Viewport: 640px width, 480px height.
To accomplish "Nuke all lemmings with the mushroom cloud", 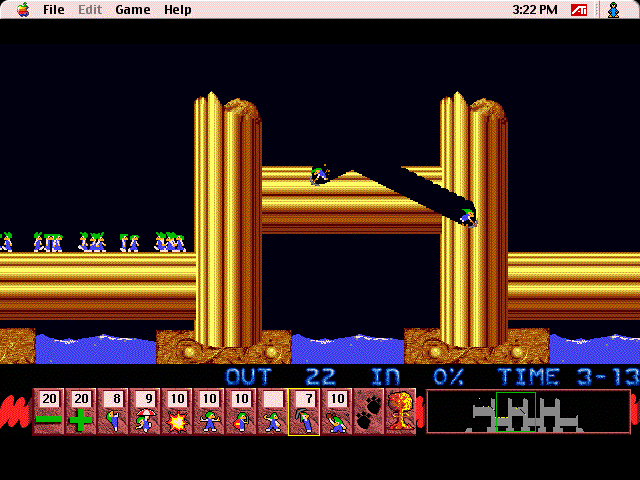I will click(x=400, y=412).
